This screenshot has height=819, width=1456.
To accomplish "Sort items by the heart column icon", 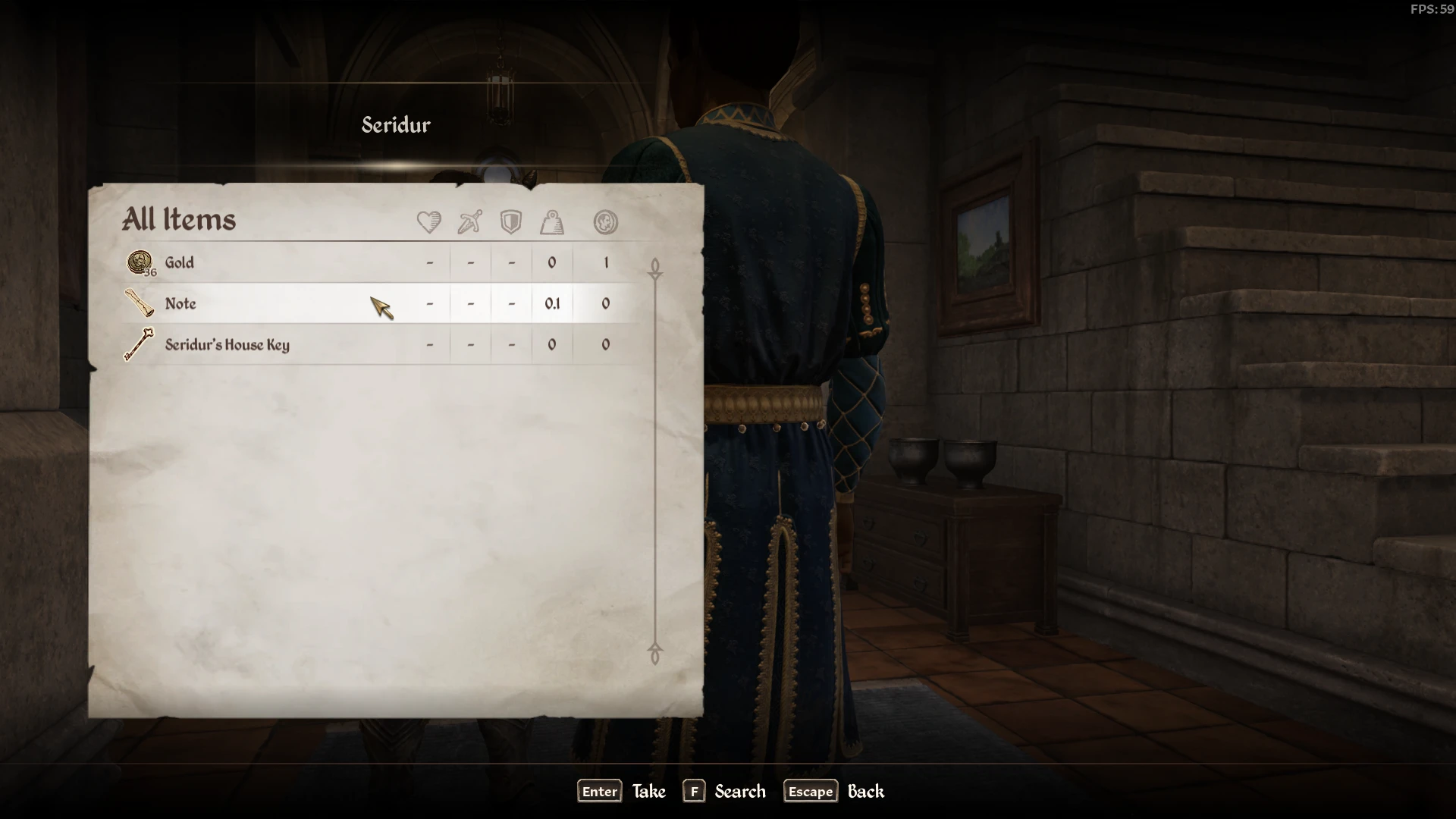I will point(429,222).
